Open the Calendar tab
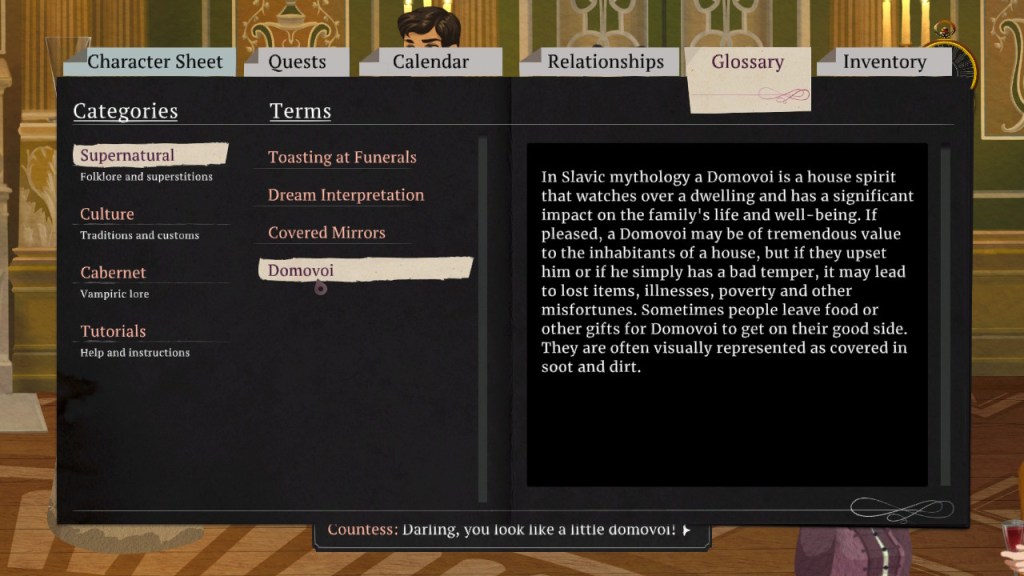The width and height of the screenshot is (1024, 576). tap(430, 62)
